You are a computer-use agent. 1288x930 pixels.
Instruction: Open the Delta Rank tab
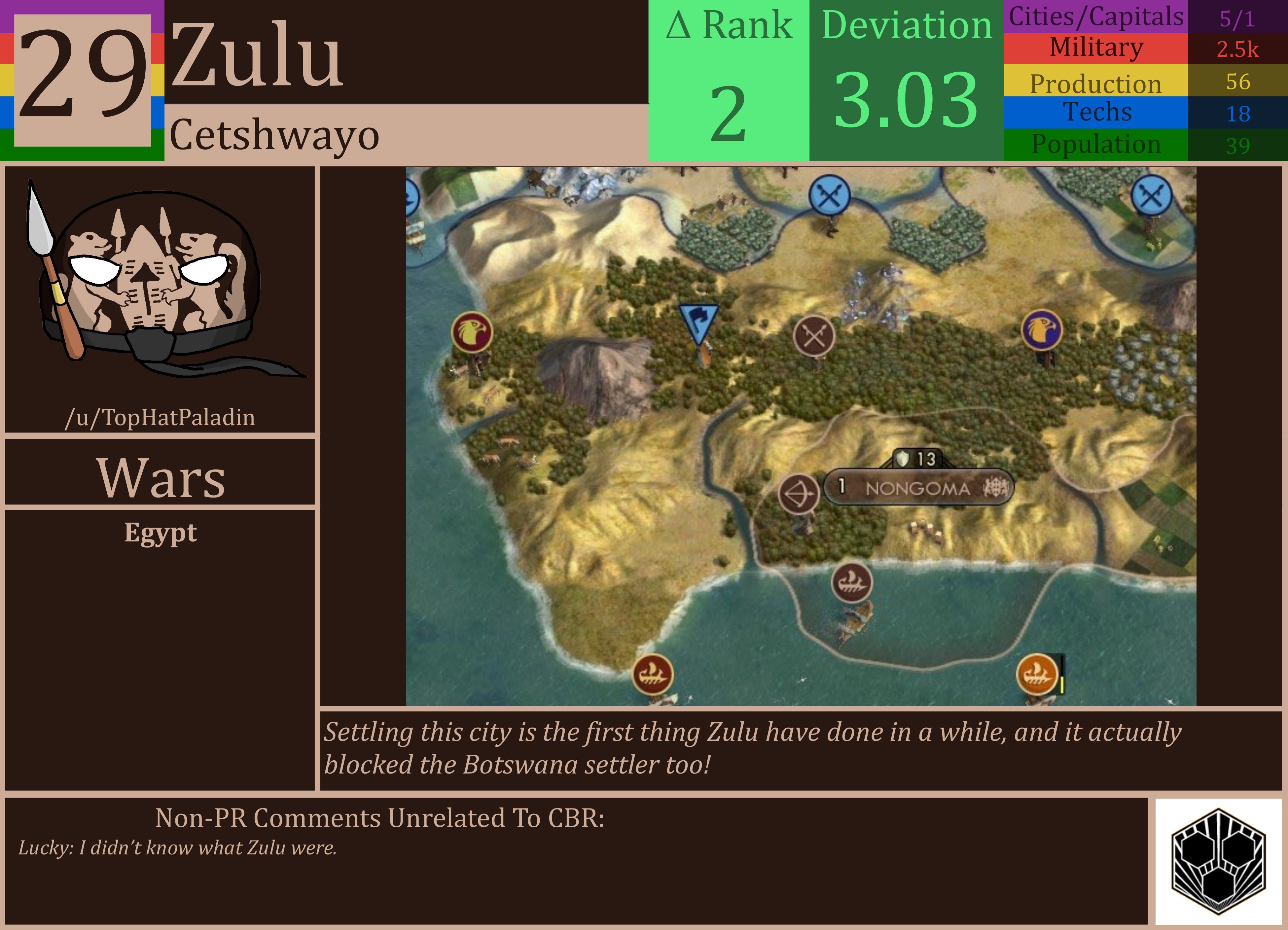[x=729, y=80]
